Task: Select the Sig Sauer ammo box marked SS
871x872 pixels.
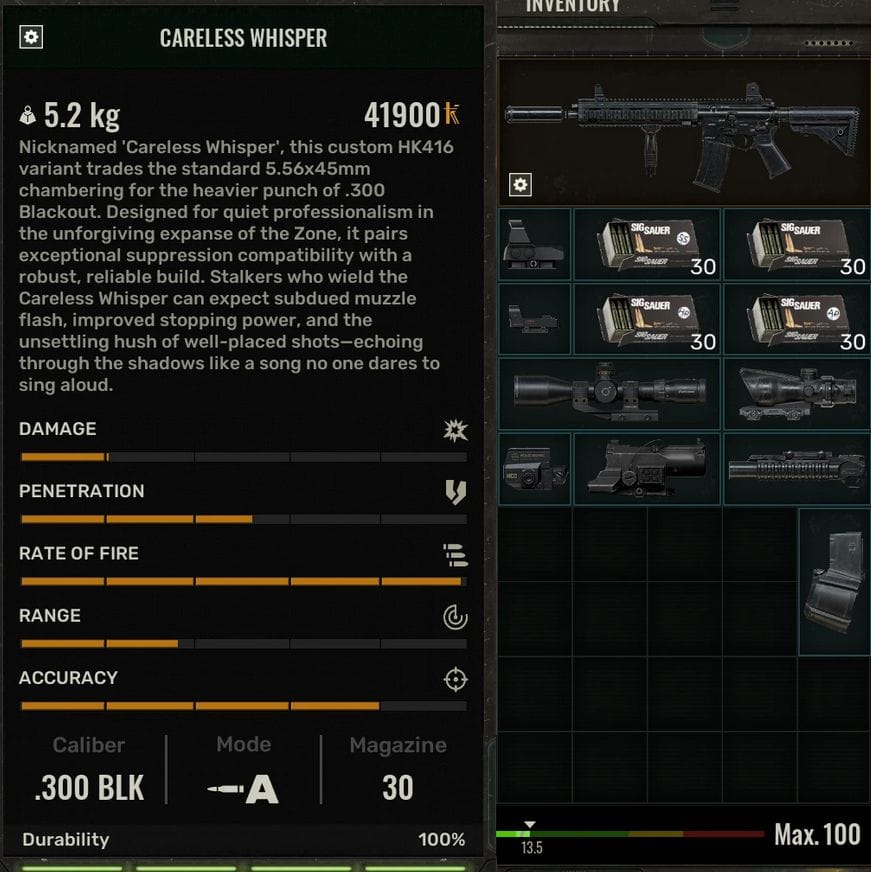Action: 646,244
